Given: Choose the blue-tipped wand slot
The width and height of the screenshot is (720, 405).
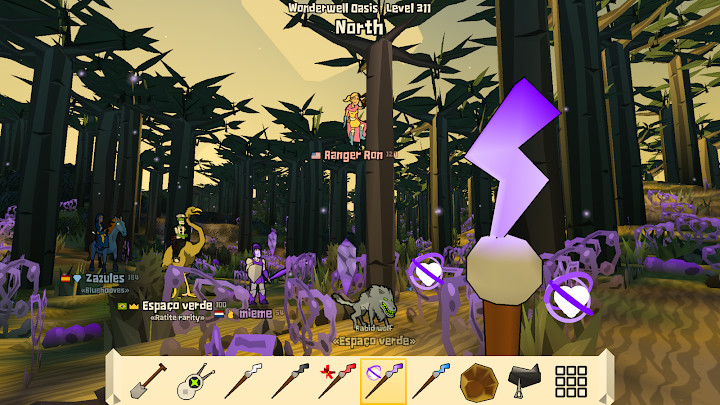Looking at the screenshot, I should tap(430, 381).
